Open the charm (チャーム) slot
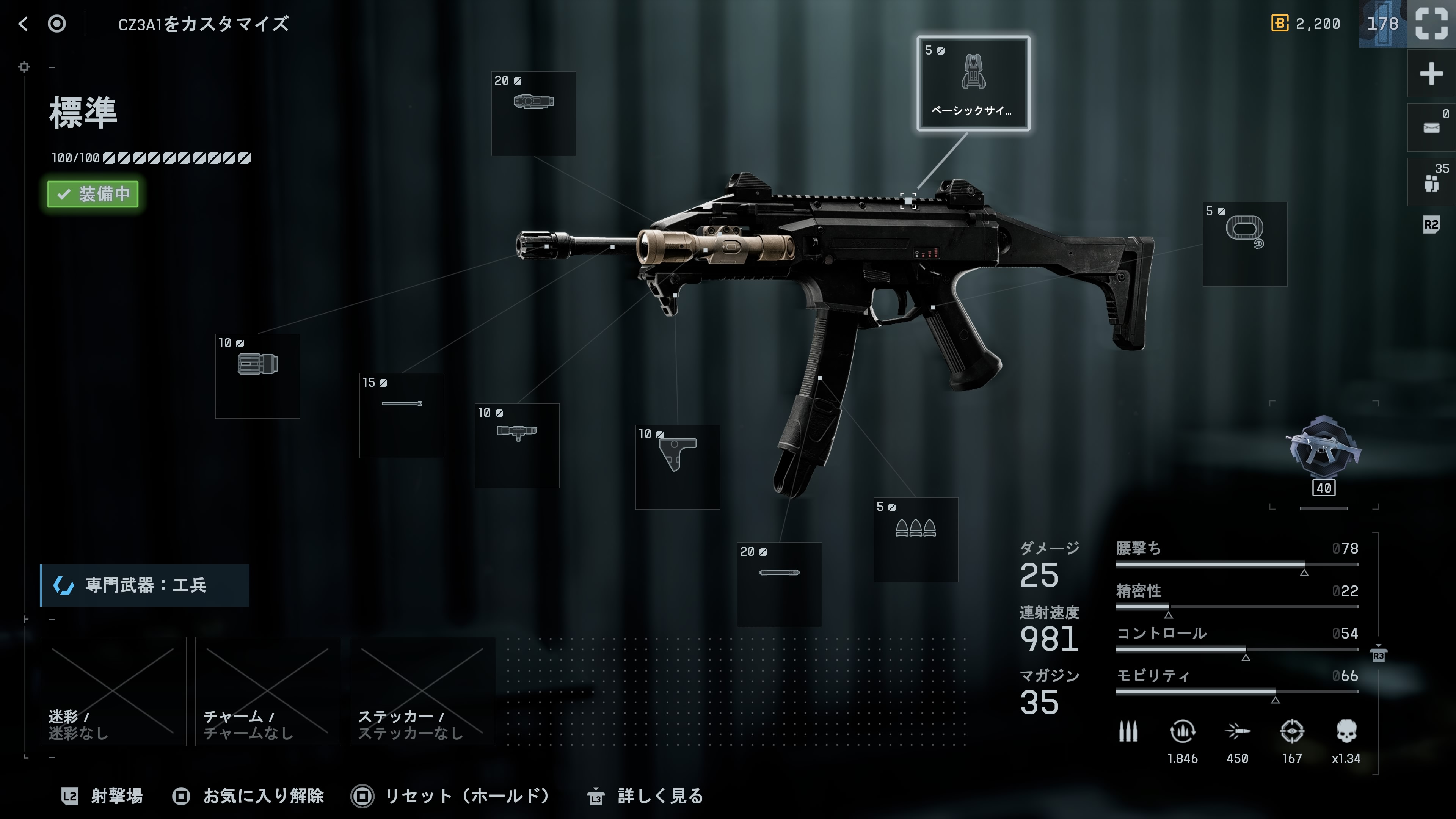The width and height of the screenshot is (1456, 819). click(268, 691)
